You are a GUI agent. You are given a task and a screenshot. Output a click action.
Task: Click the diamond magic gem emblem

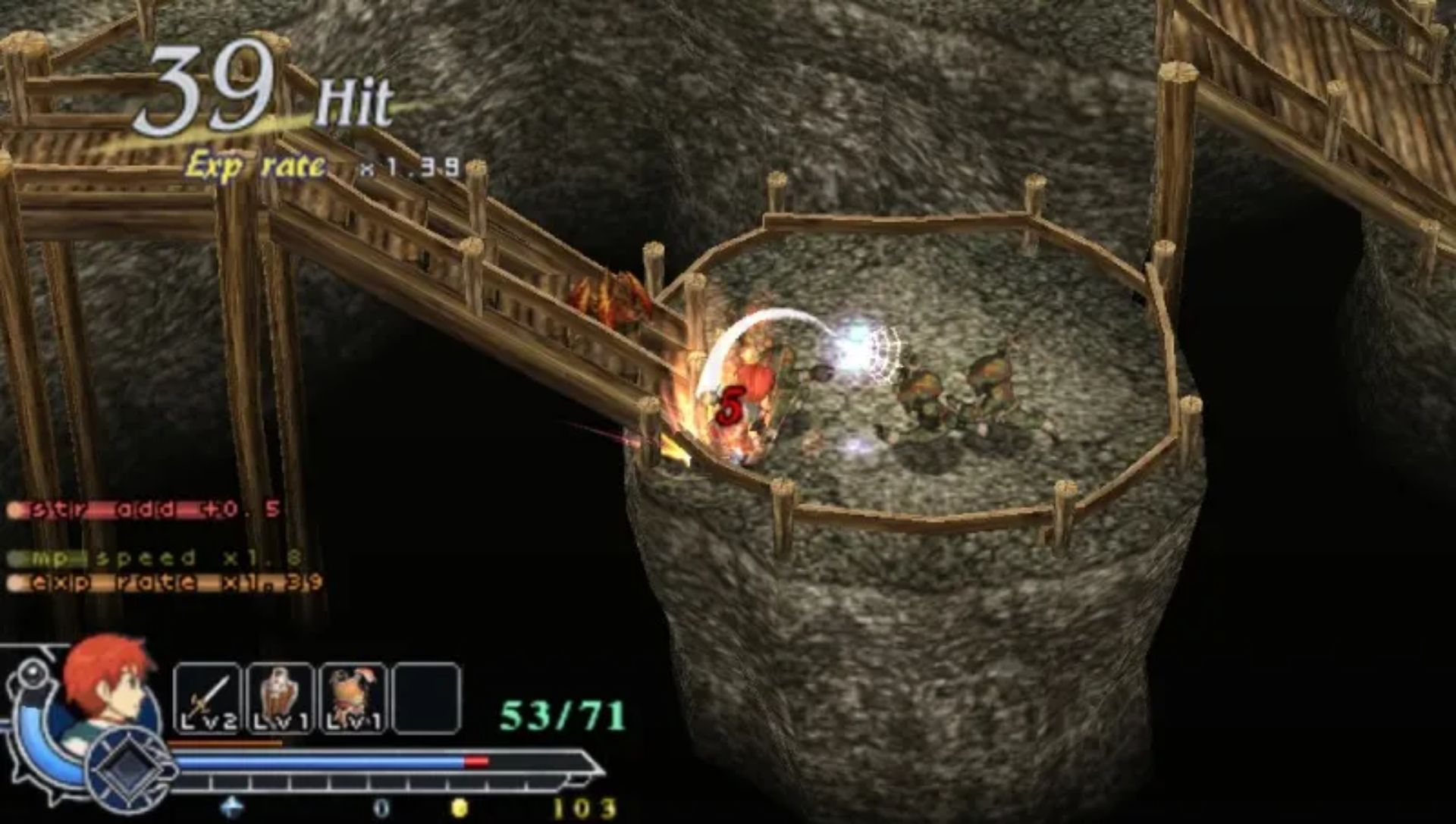(130, 769)
